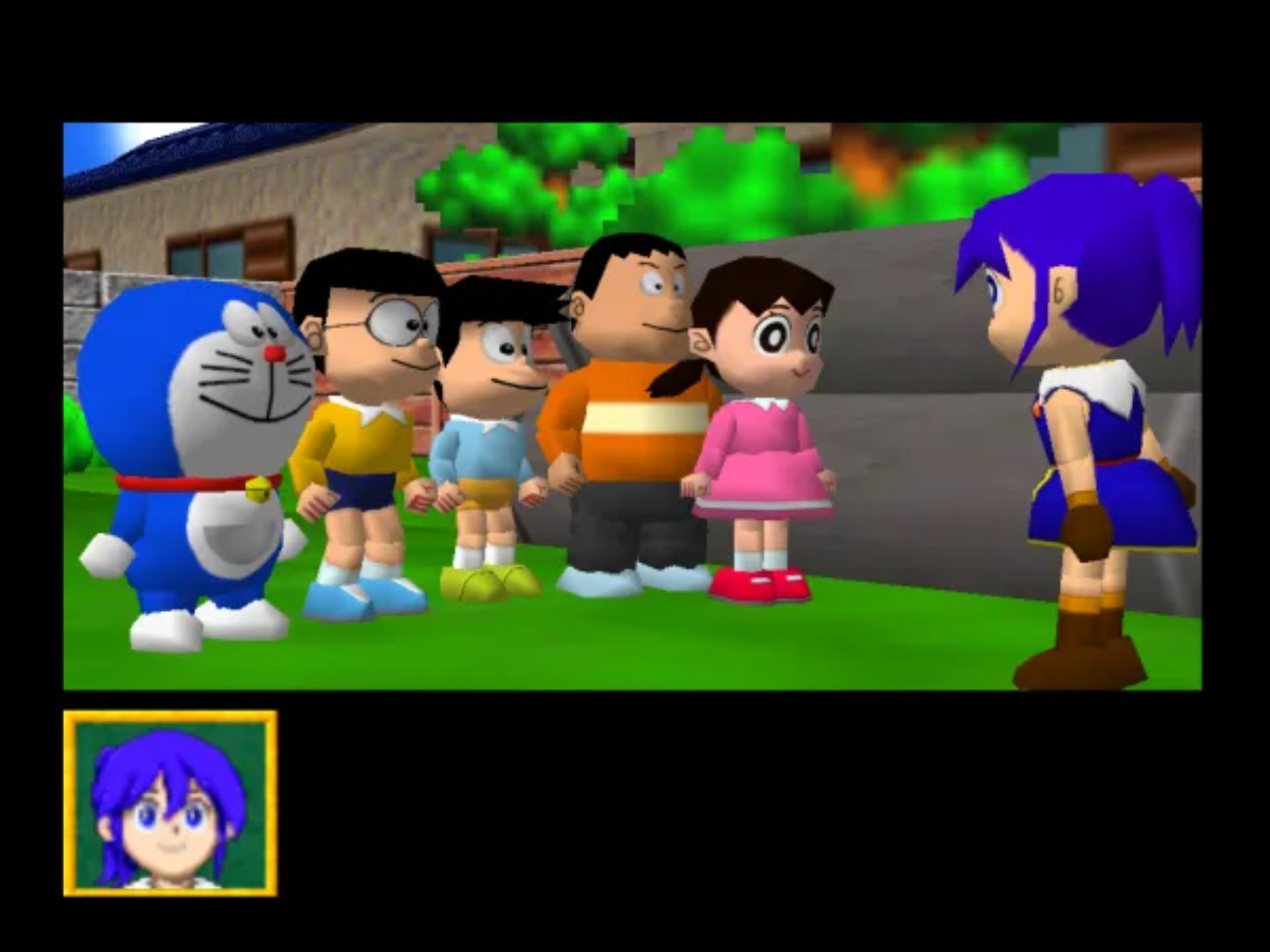Click Doraemon's yellow bell
The height and width of the screenshot is (952, 1270).
point(258,491)
